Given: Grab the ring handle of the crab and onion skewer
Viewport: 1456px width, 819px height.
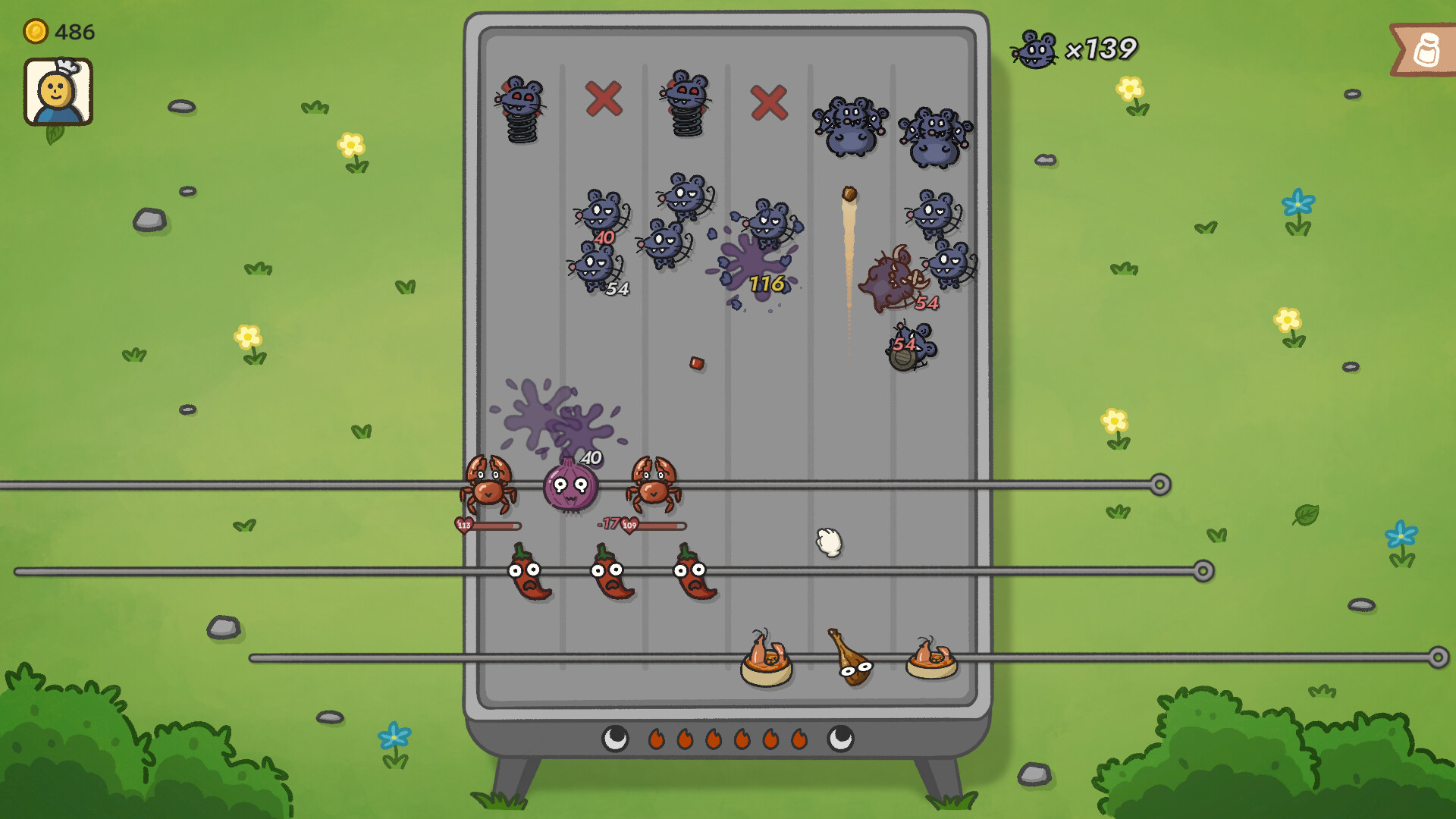Looking at the screenshot, I should (1159, 485).
